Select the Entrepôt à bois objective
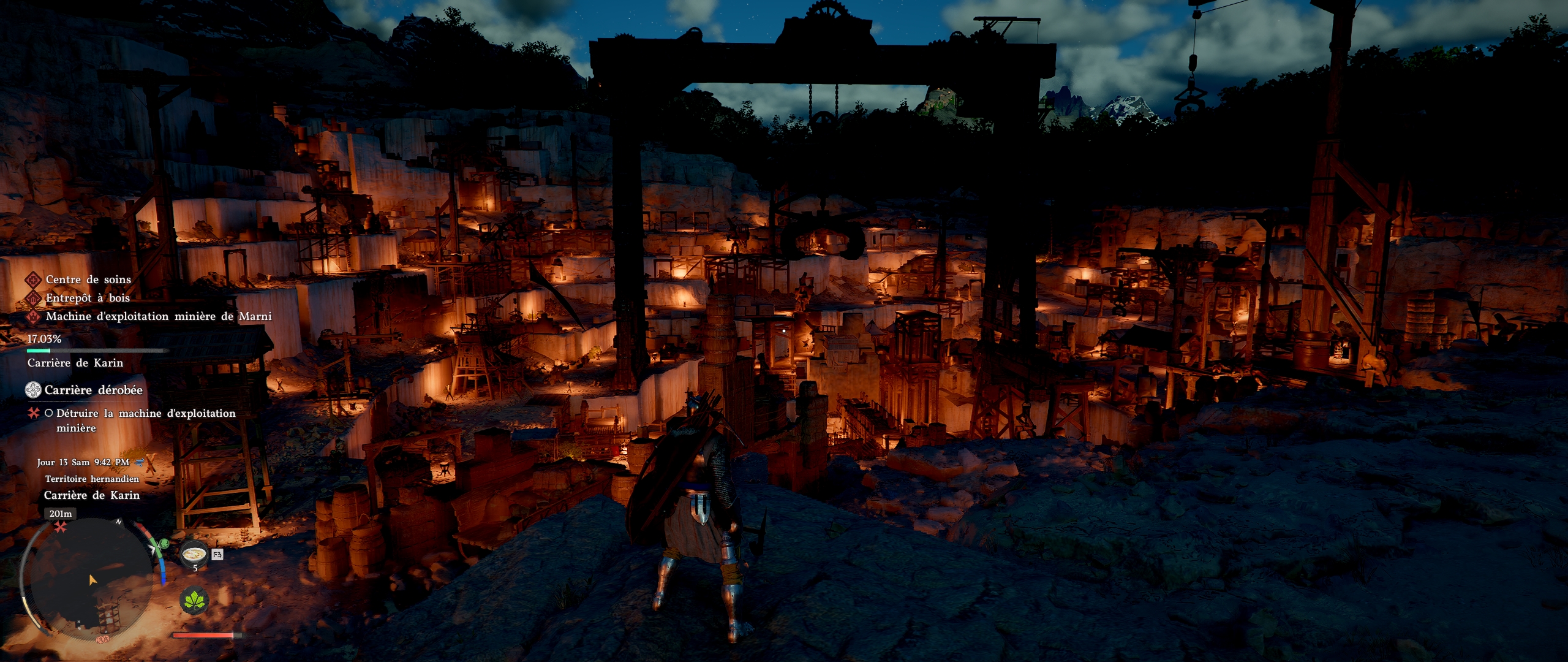 (88, 298)
